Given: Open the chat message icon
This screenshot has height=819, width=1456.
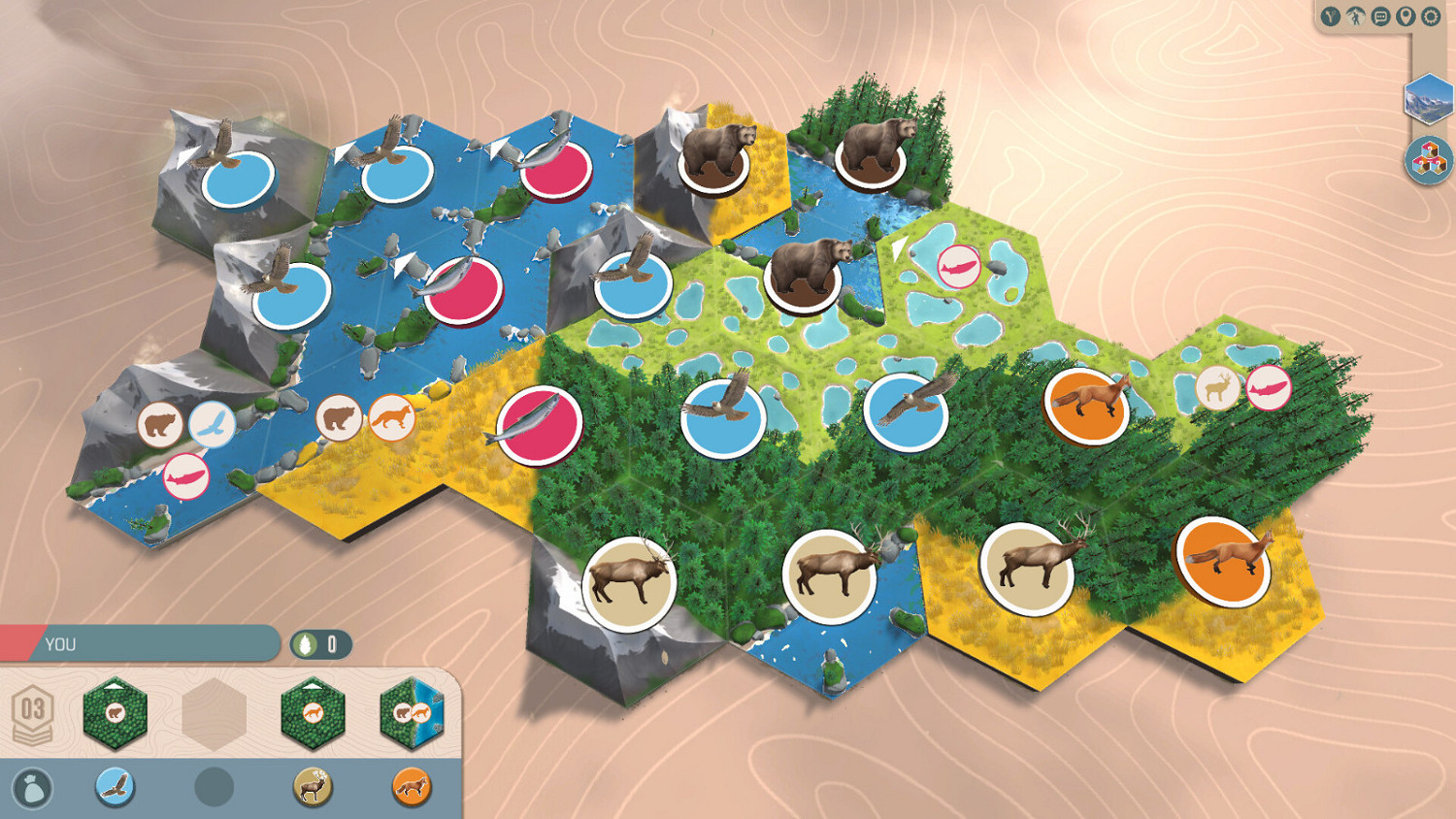Looking at the screenshot, I should pyautogui.click(x=1380, y=16).
